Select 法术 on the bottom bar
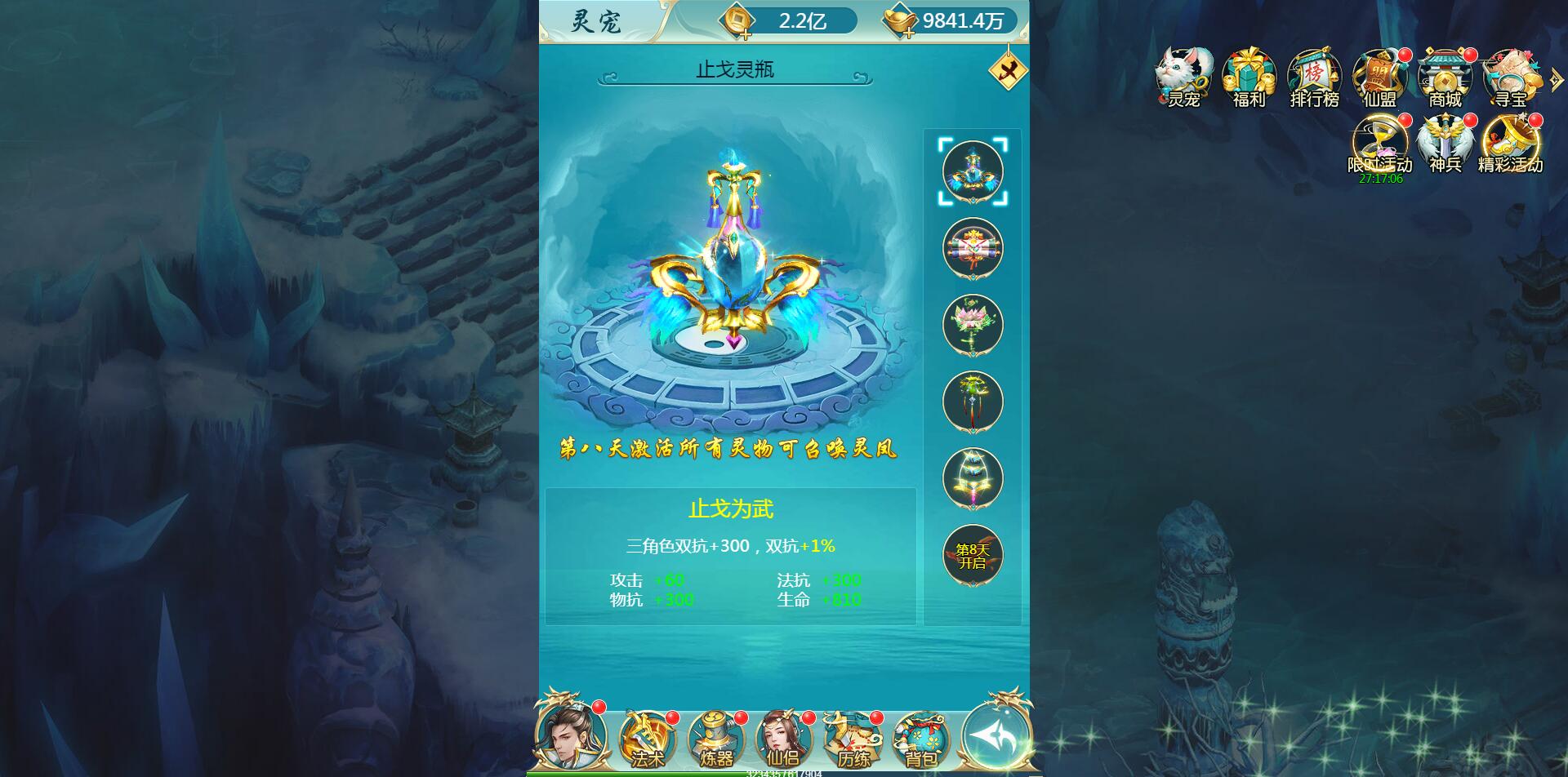This screenshot has height=777, width=1568. [647, 739]
